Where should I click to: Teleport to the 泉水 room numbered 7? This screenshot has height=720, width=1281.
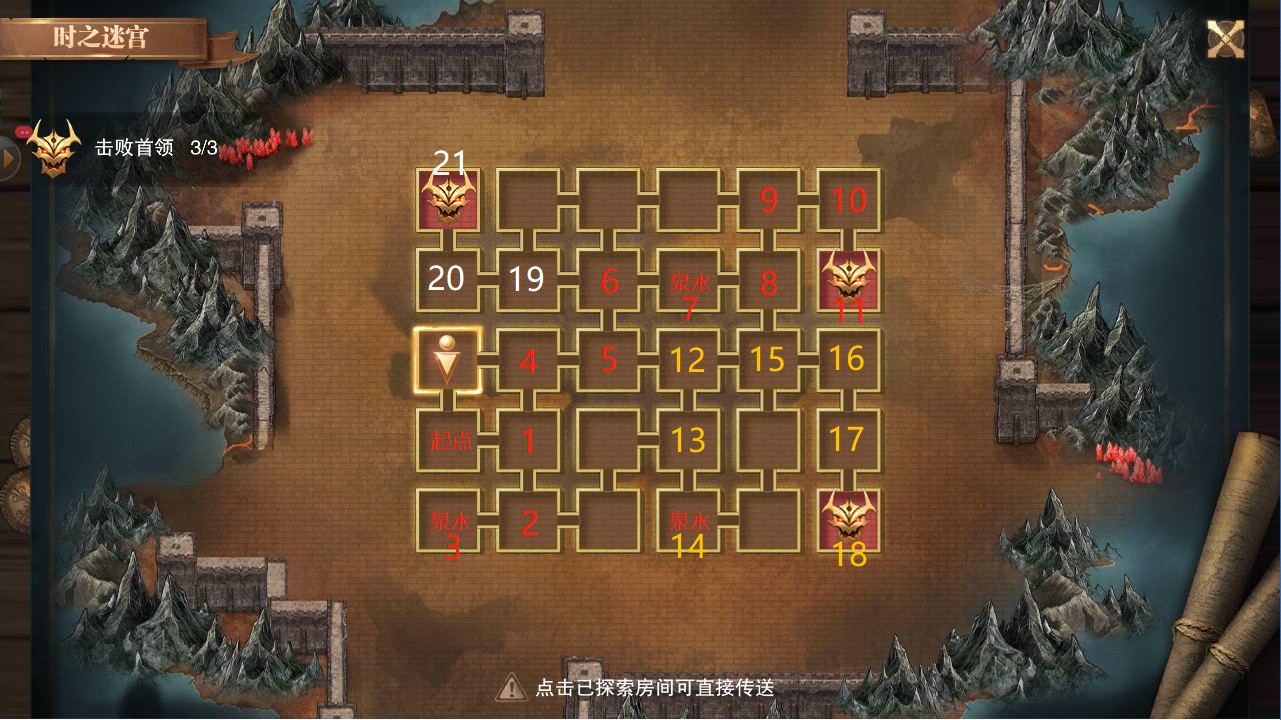(689, 280)
